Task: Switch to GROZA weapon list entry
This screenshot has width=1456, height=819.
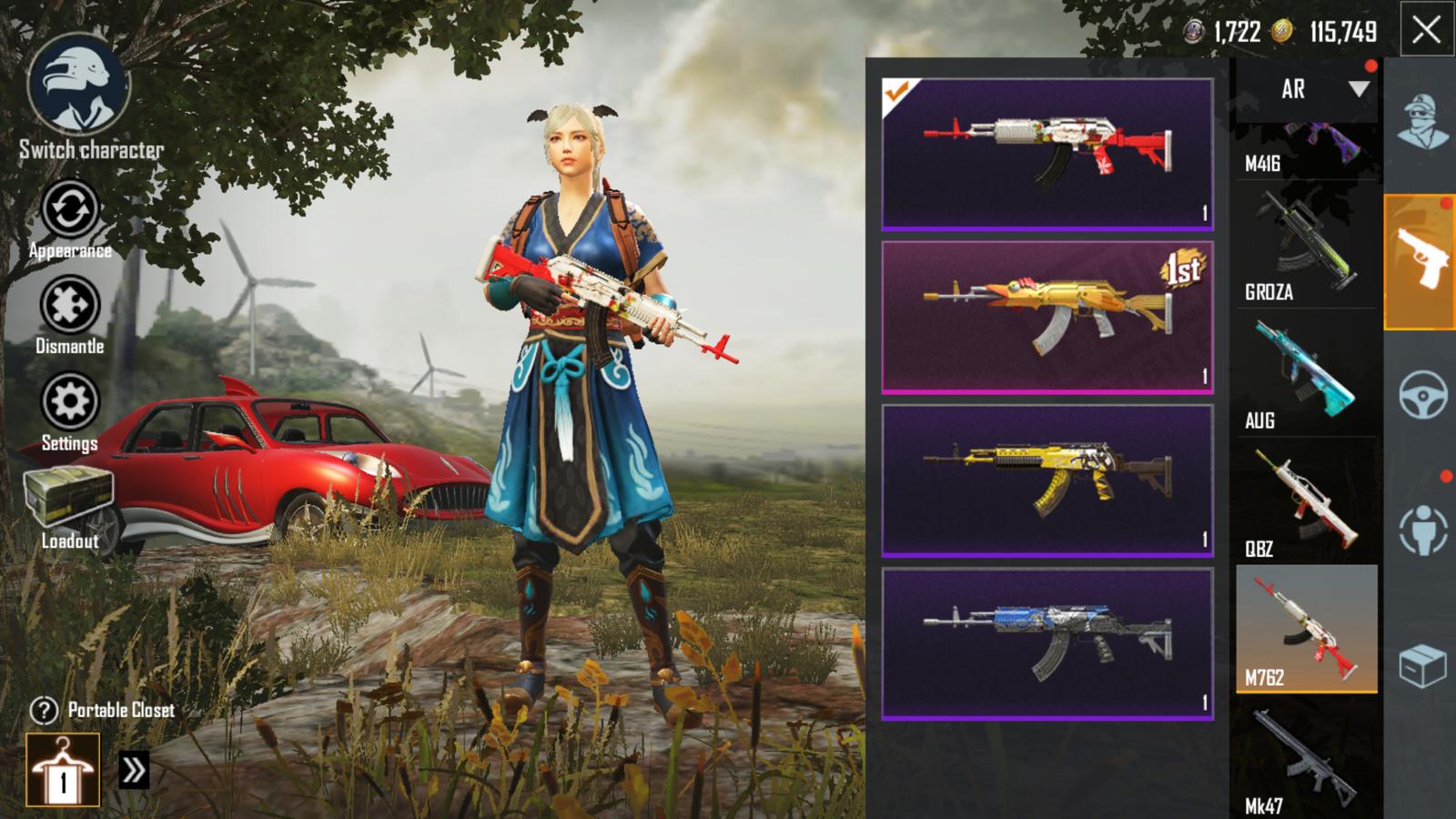Action: point(1306,246)
